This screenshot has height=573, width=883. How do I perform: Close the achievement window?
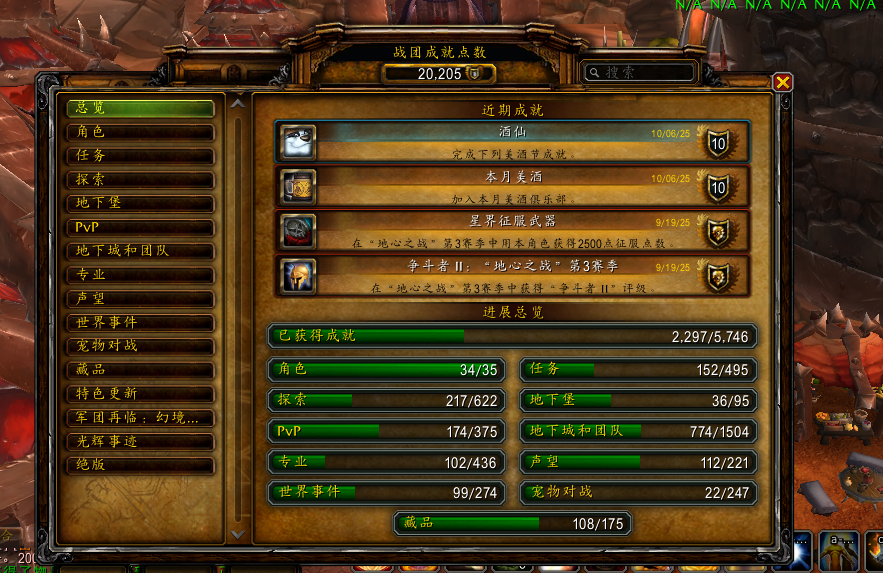click(x=783, y=83)
